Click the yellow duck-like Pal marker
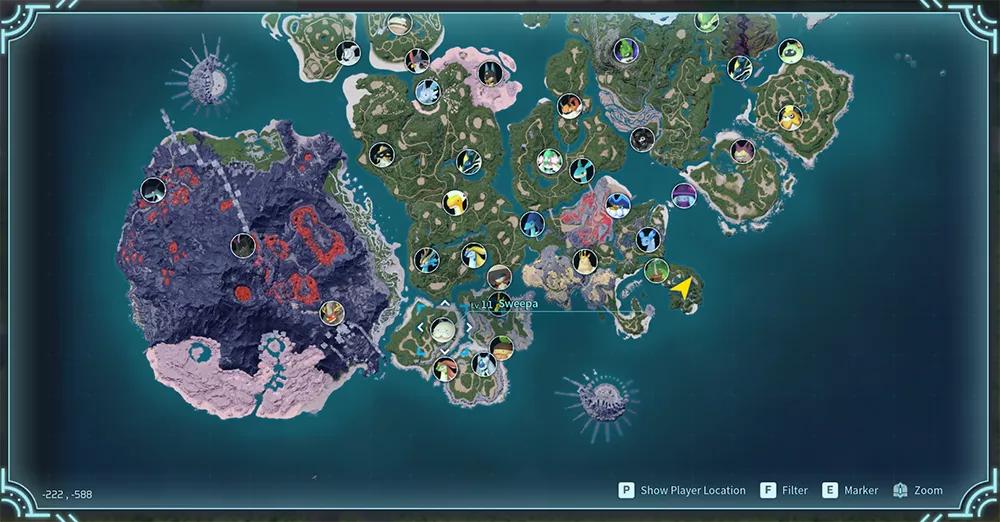Viewport: 1000px width, 522px height. point(455,203)
